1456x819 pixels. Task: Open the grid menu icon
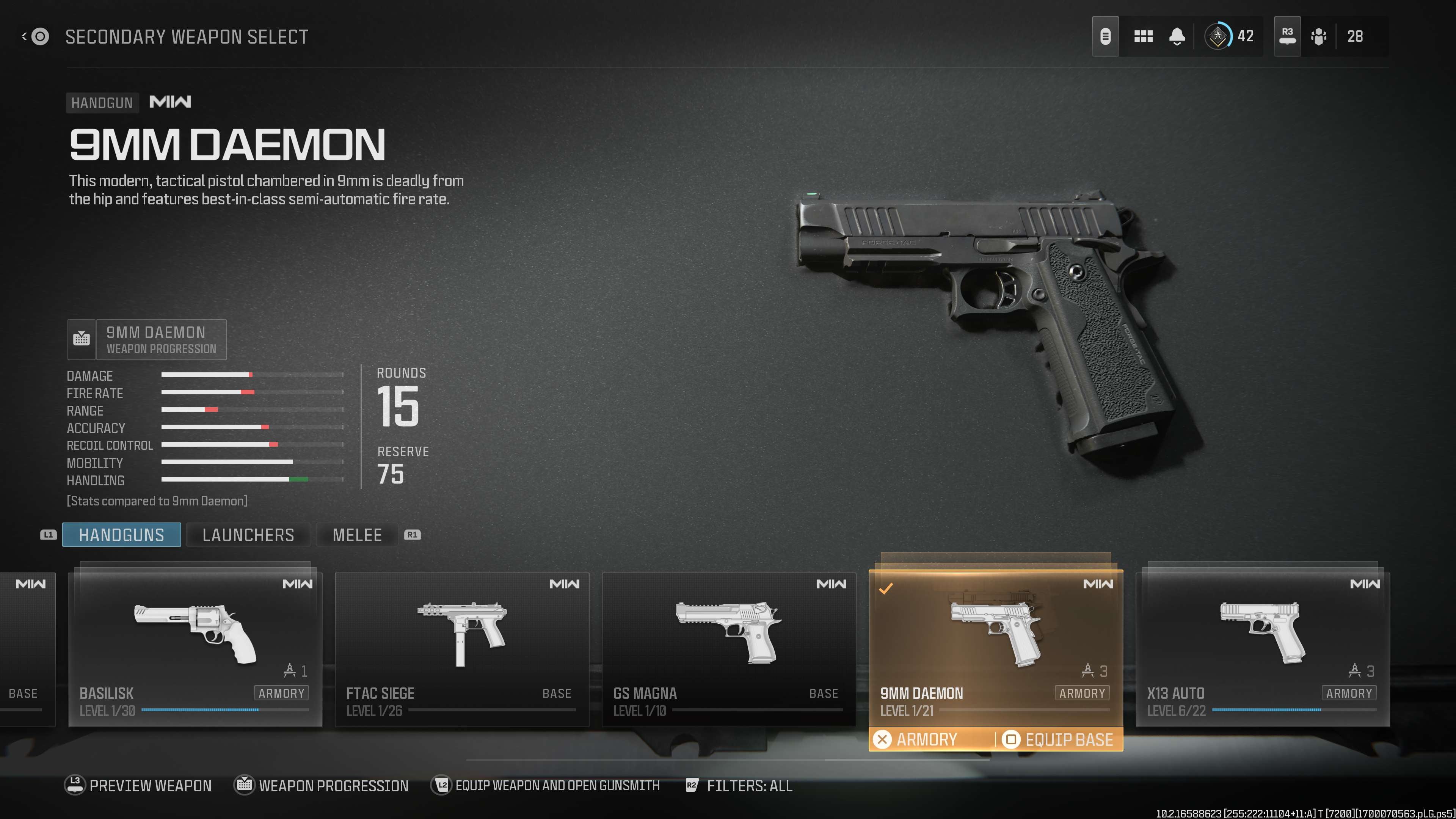tap(1143, 37)
